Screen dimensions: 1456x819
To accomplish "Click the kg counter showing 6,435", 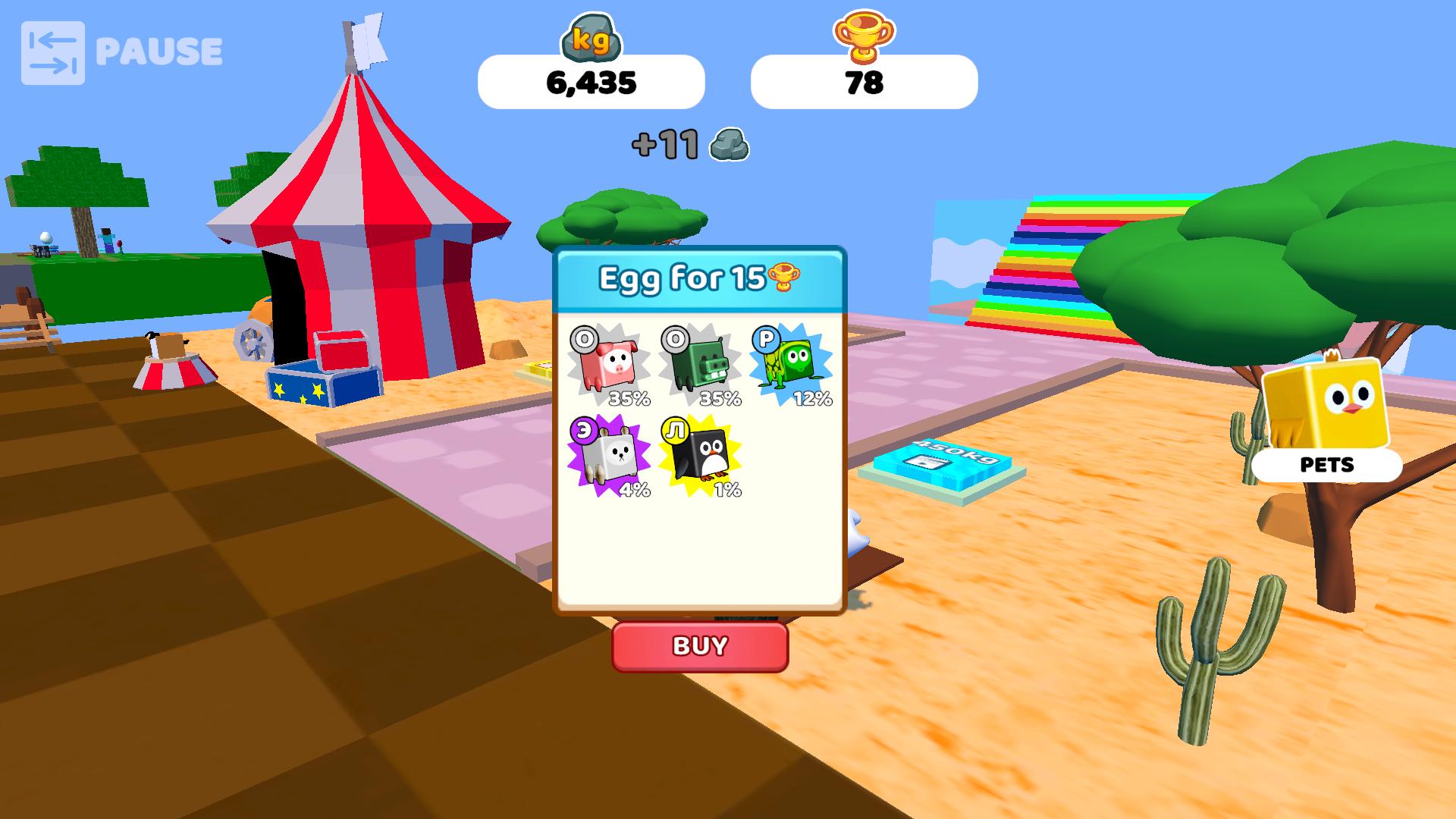I will coord(592,85).
